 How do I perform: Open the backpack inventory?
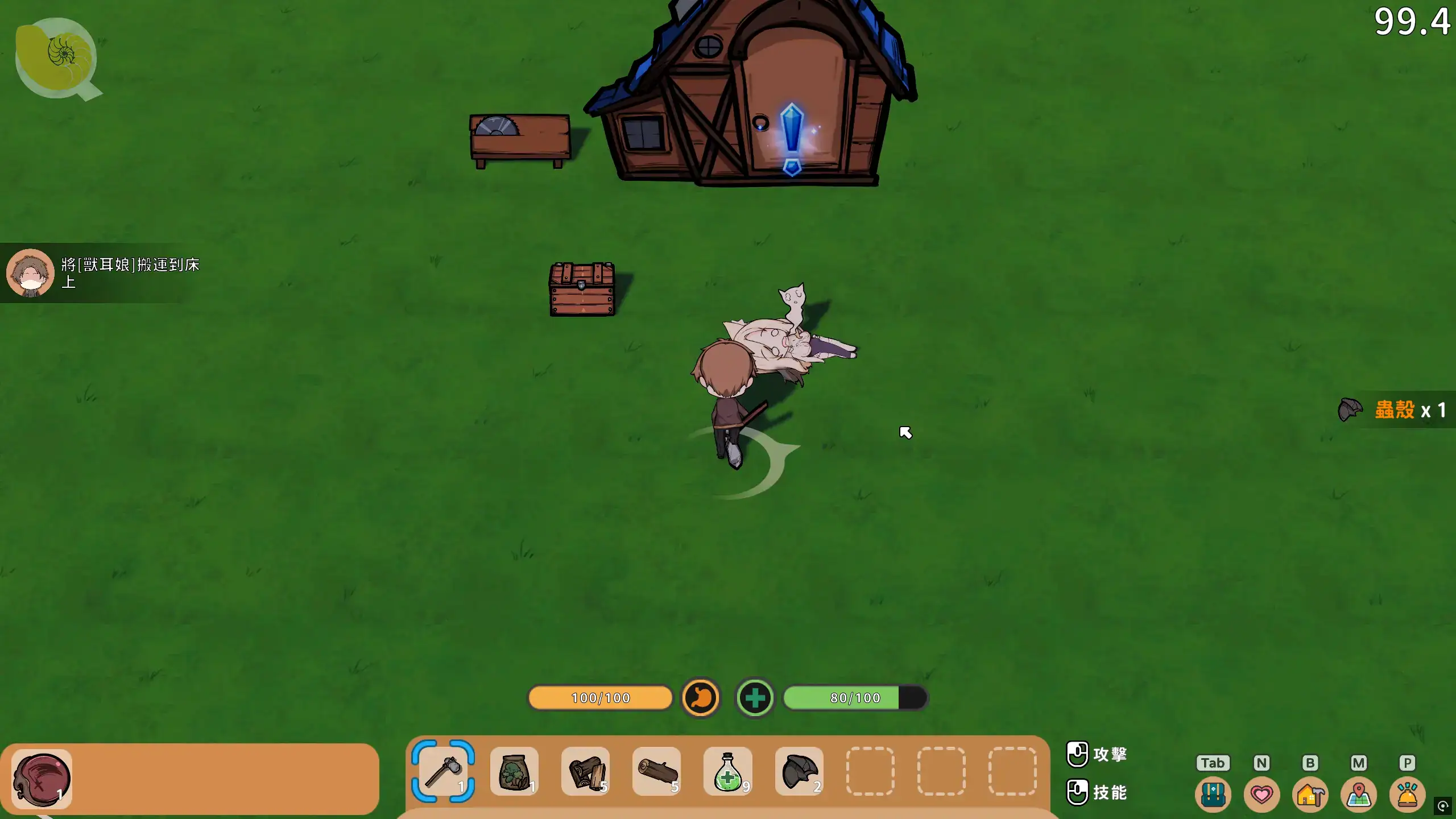click(1213, 794)
